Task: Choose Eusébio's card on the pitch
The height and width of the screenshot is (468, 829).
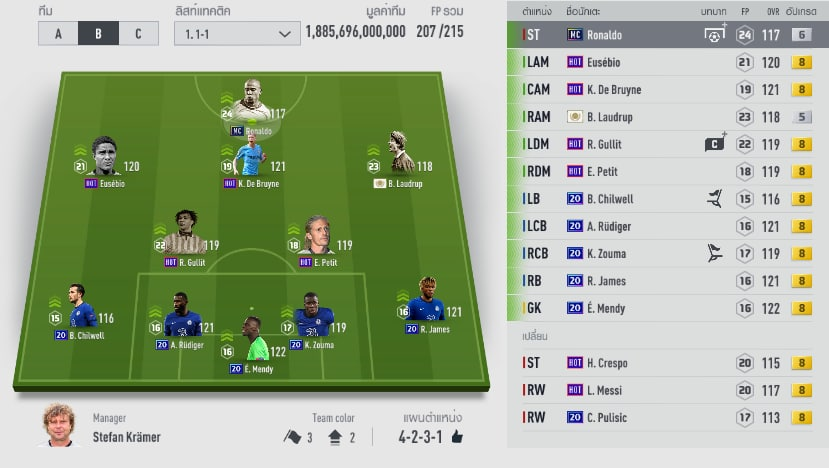Action: (x=104, y=160)
